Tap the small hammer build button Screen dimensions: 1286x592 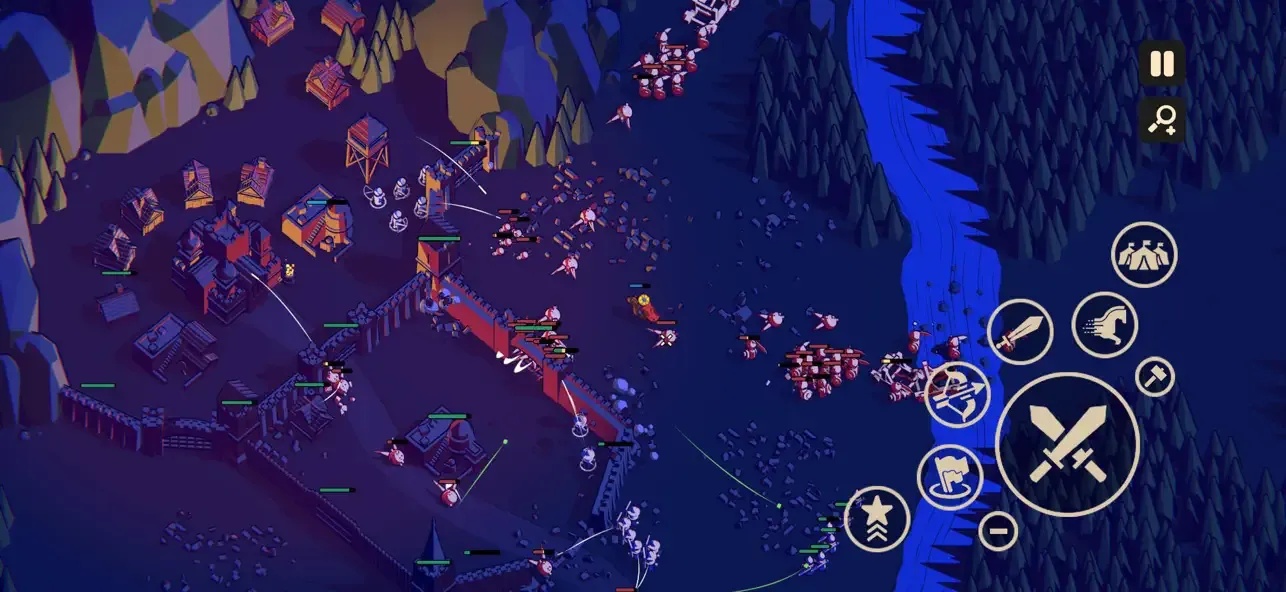pyautogui.click(x=1155, y=376)
